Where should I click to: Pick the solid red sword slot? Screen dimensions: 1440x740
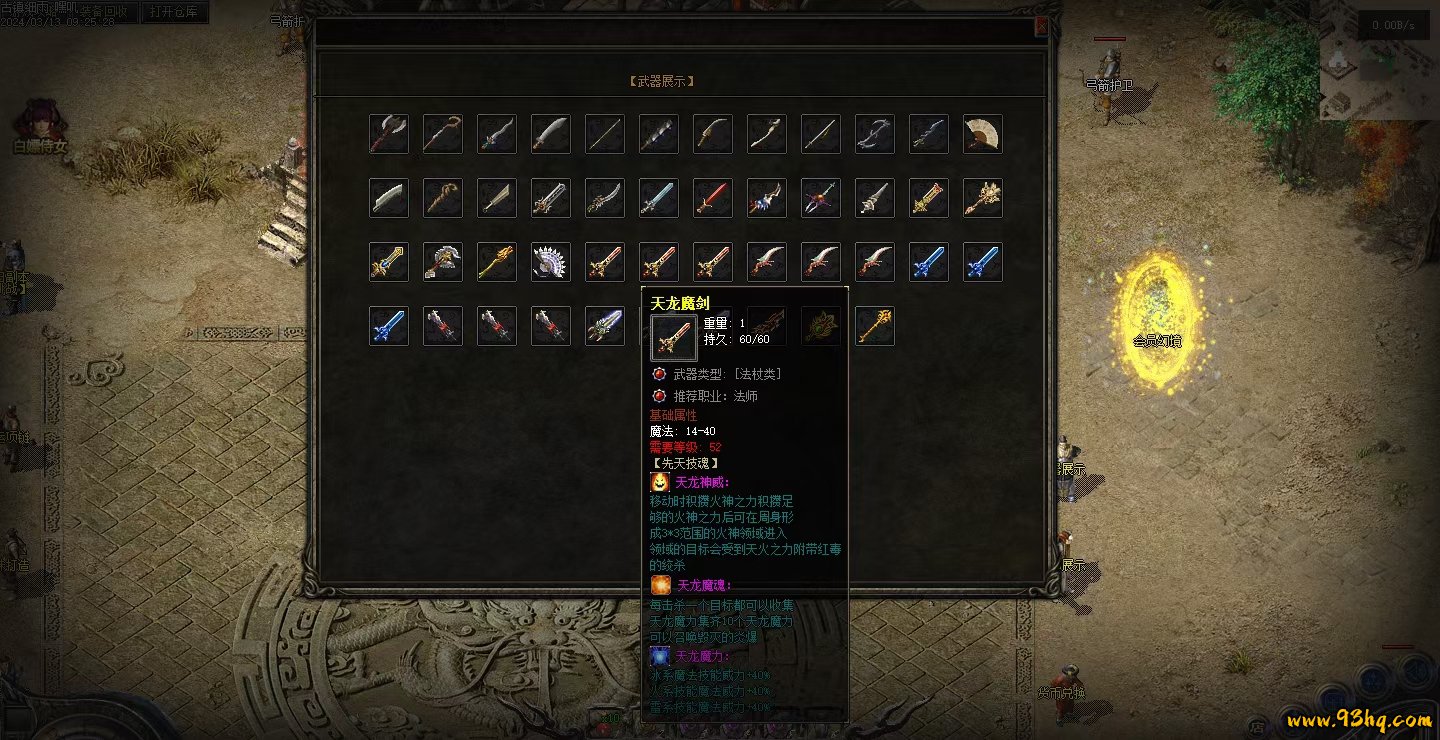coord(713,198)
